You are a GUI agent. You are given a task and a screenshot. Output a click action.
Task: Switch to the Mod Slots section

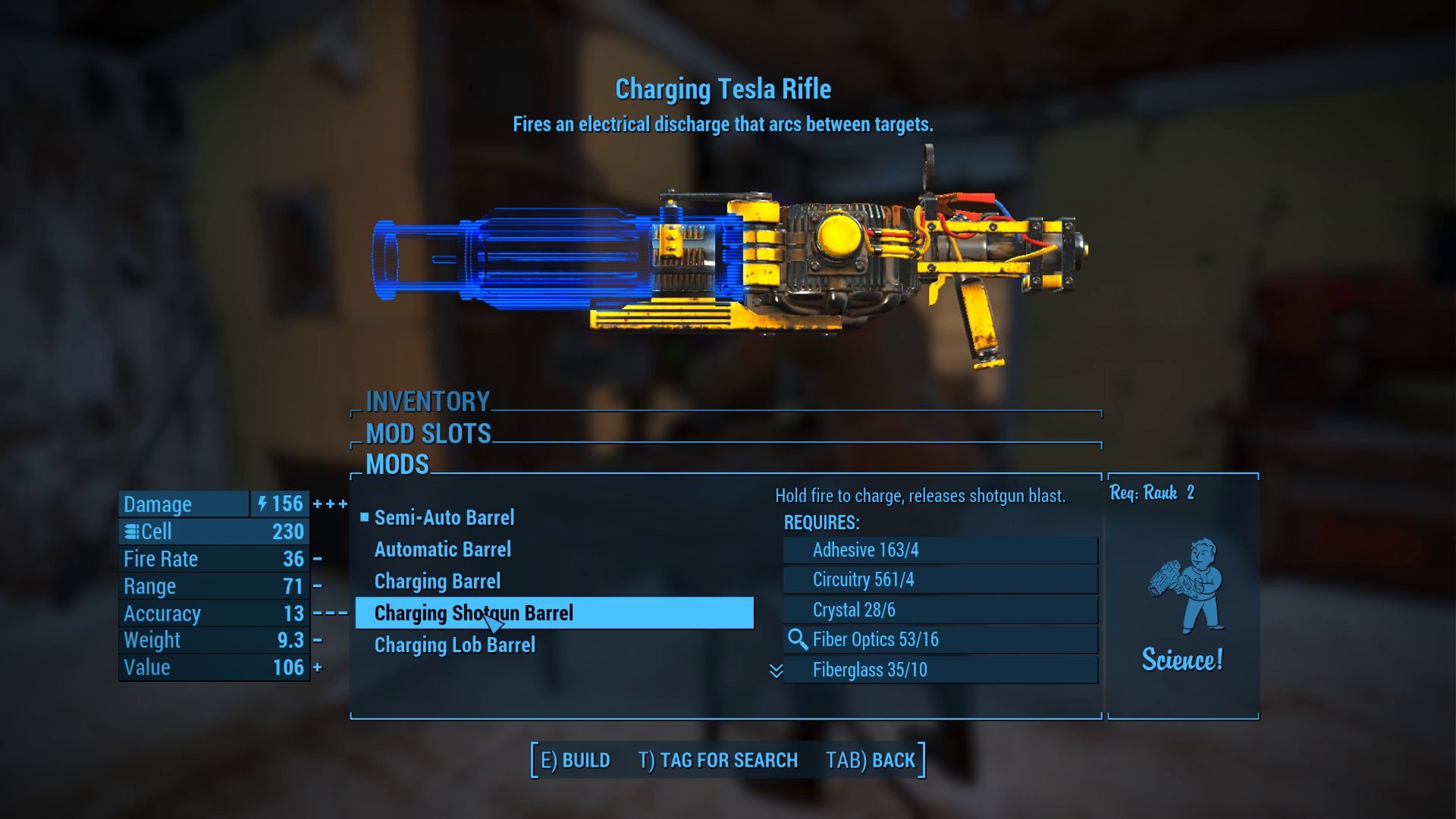(428, 434)
